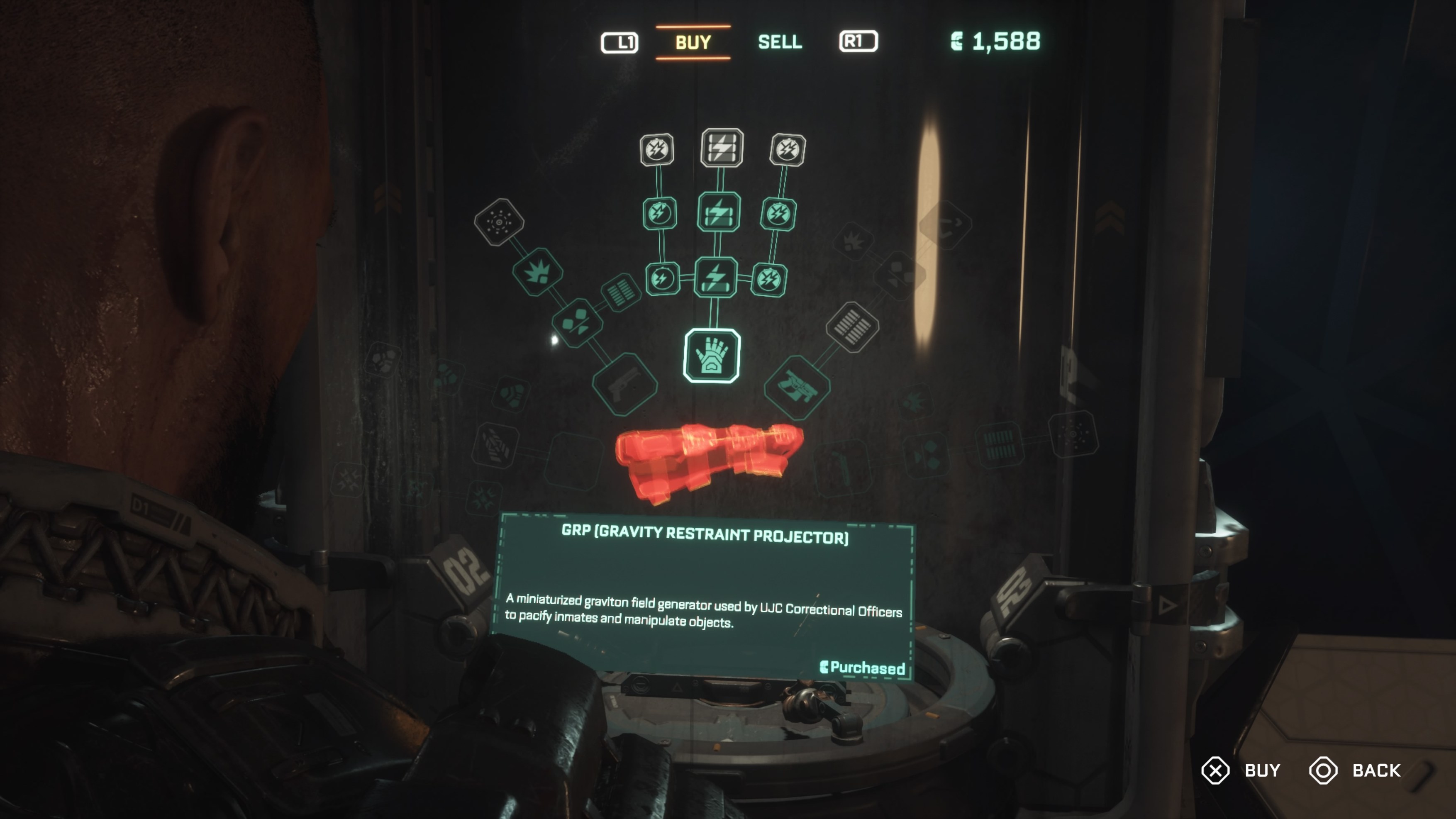Viewport: 1456px width, 819px height.
Task: Select the top-tier battery capacity upgrade icon
Action: pyautogui.click(x=721, y=149)
